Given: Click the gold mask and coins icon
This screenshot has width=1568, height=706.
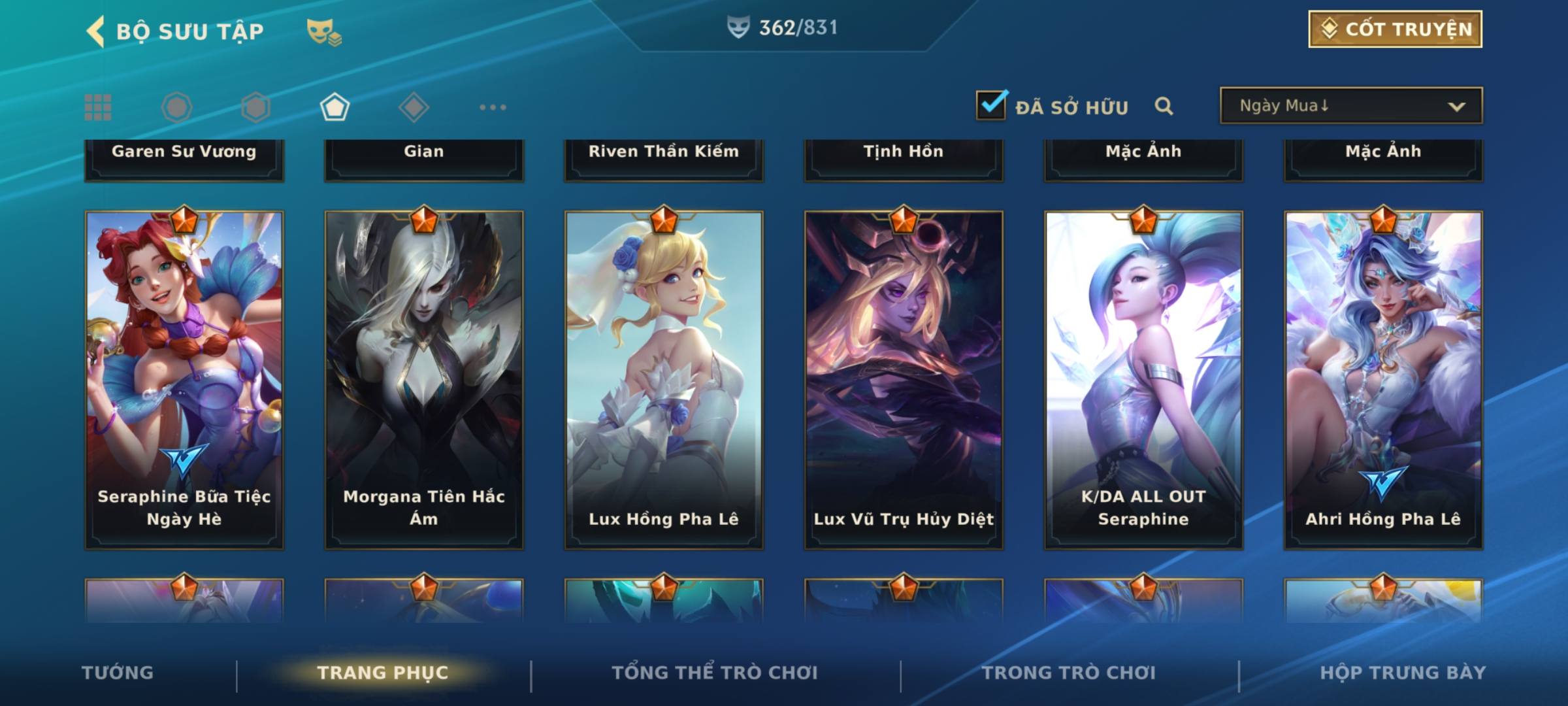Looking at the screenshot, I should click(324, 32).
